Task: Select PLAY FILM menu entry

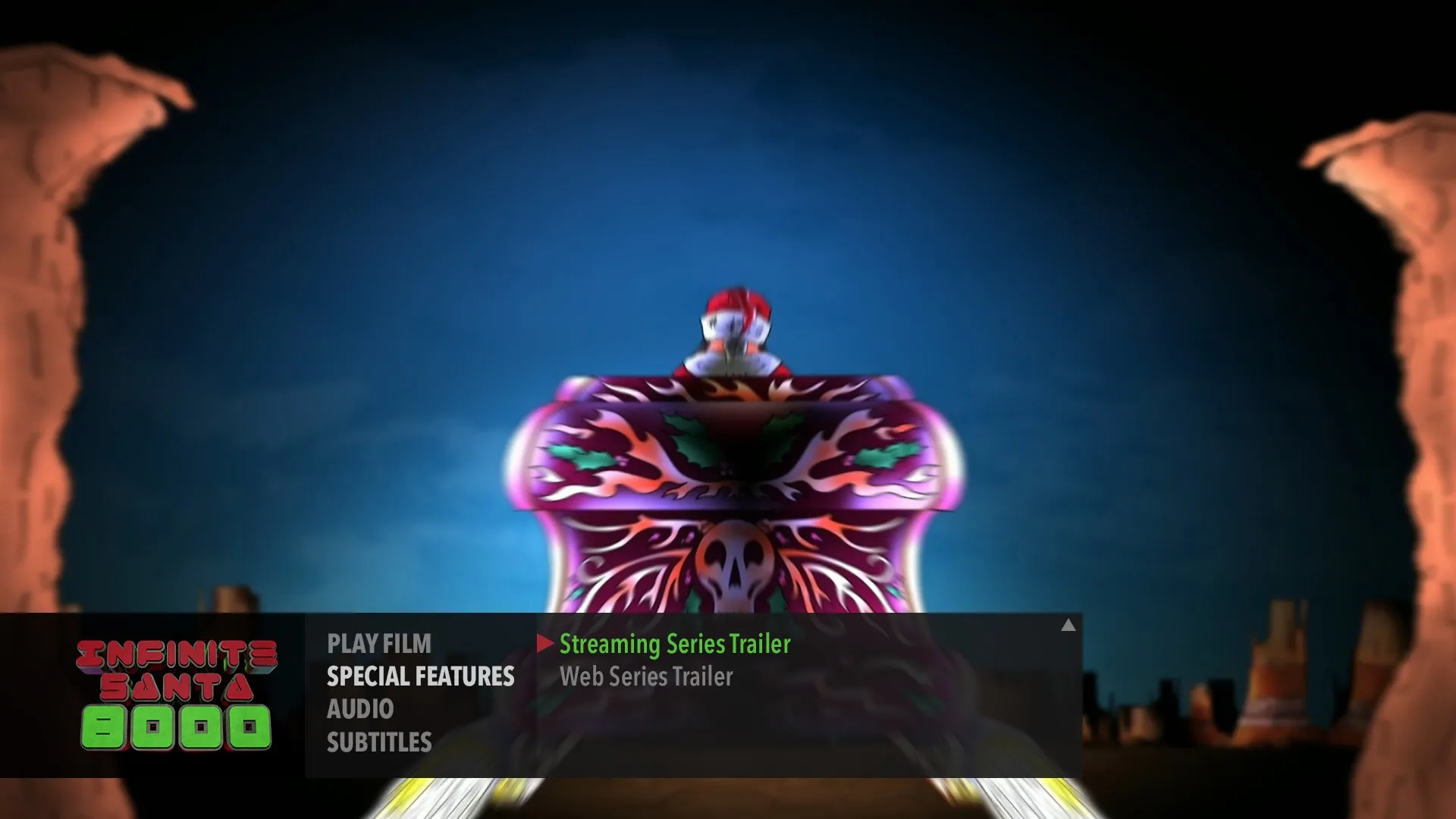Action: tap(378, 644)
